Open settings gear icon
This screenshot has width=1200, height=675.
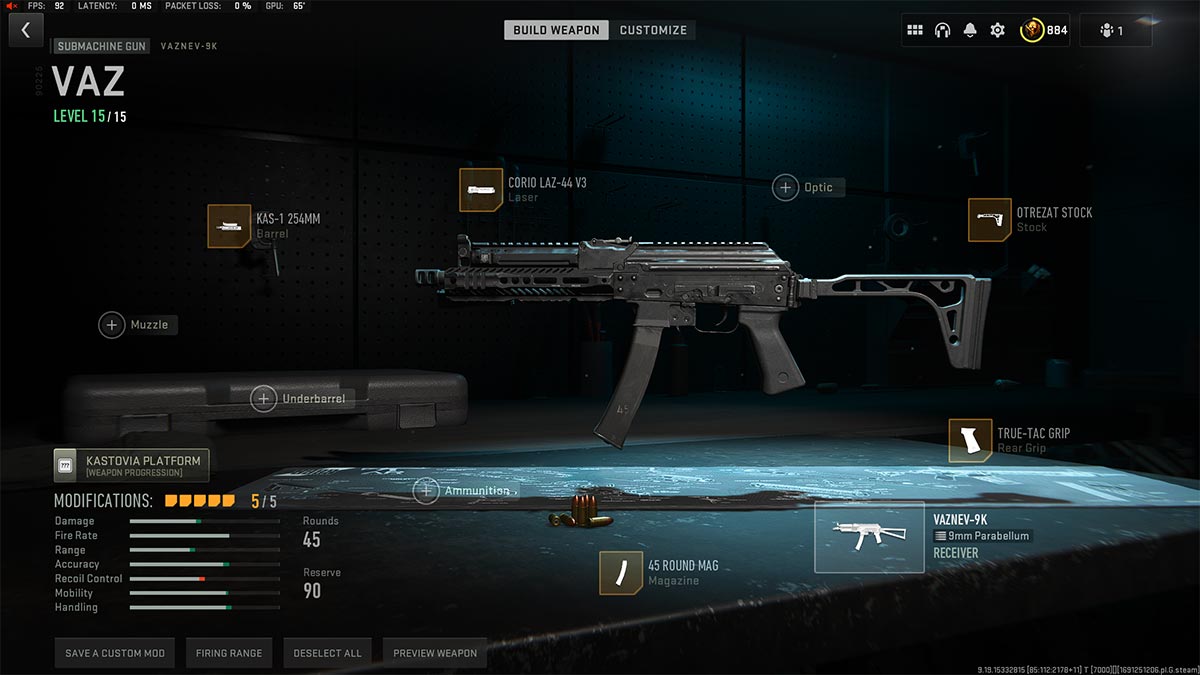(997, 30)
